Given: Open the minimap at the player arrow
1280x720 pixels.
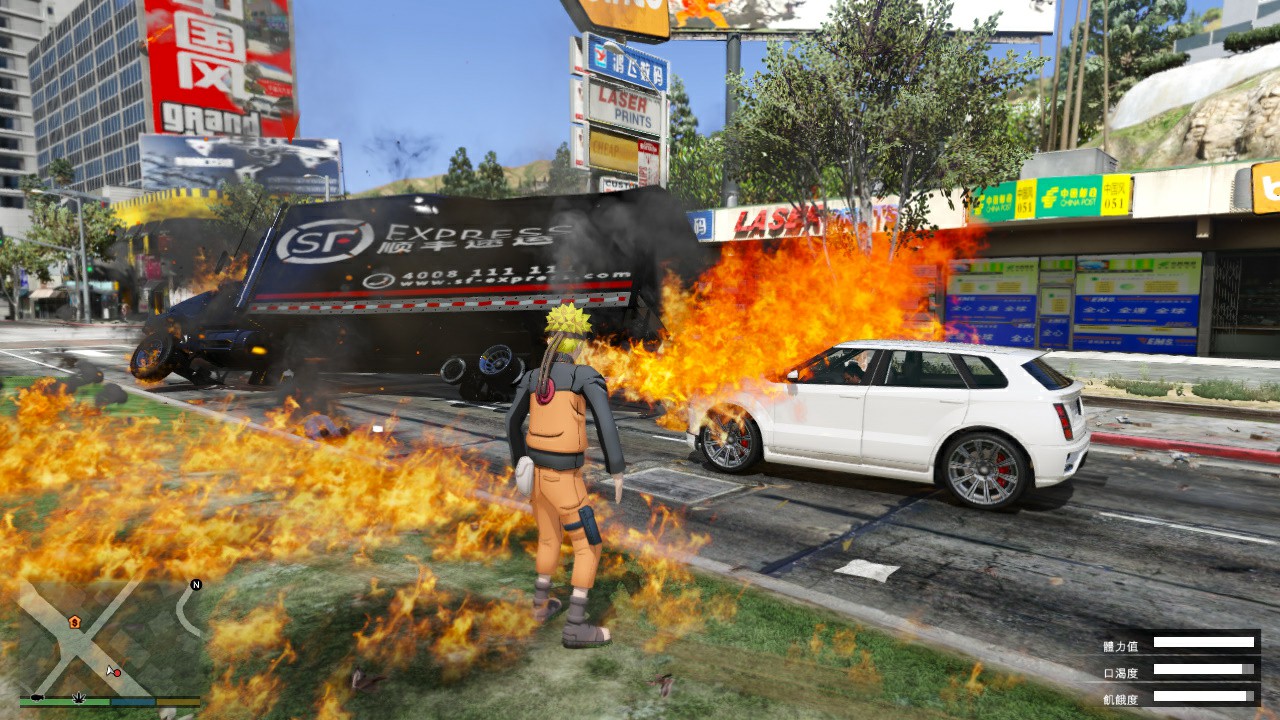Looking at the screenshot, I should [x=110, y=668].
